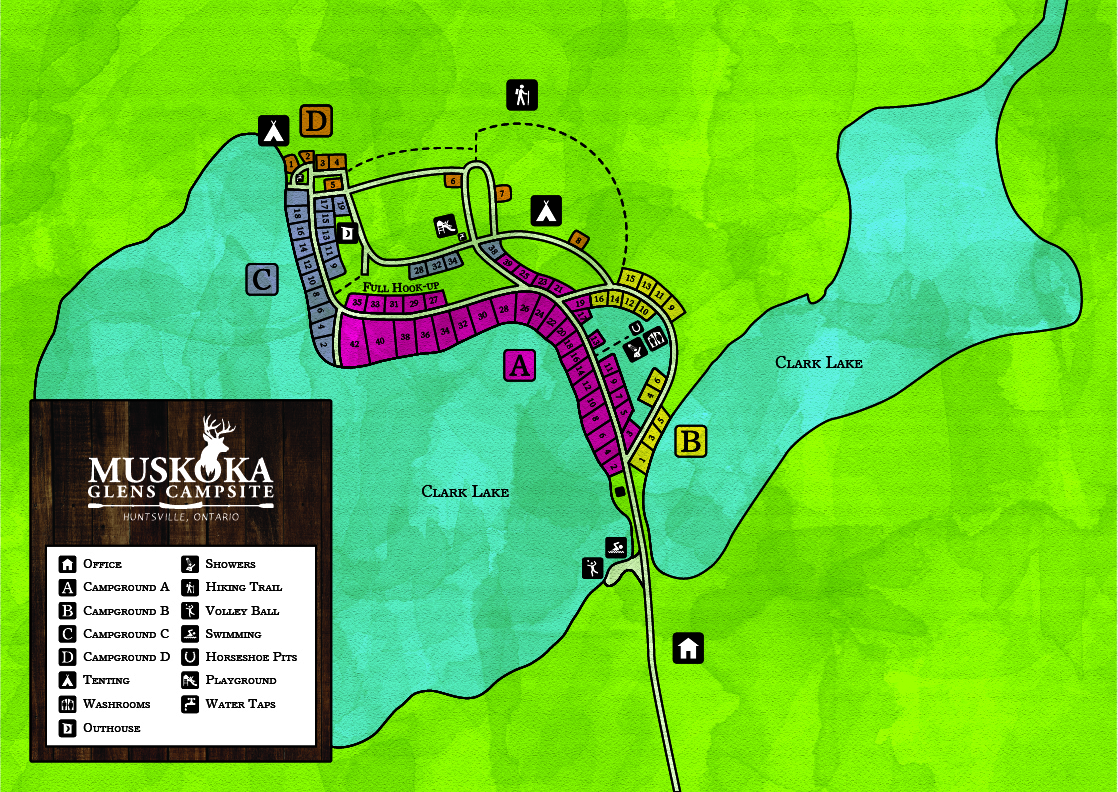
Task: Select the swimming marker by the lake
Action: tap(617, 547)
